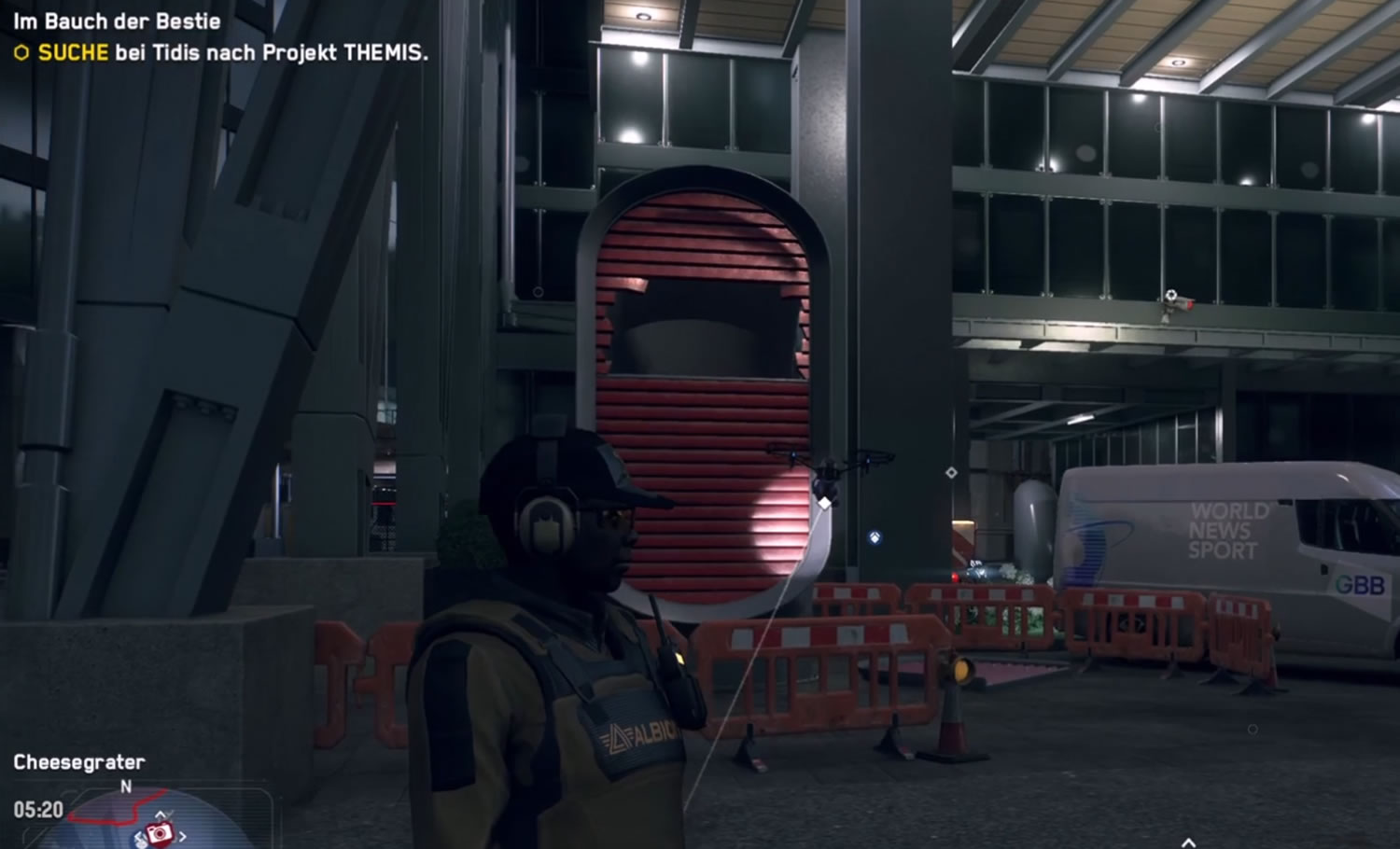Target the hack marker on the security camera
Screen dimensions: 1400x849
point(1171,296)
